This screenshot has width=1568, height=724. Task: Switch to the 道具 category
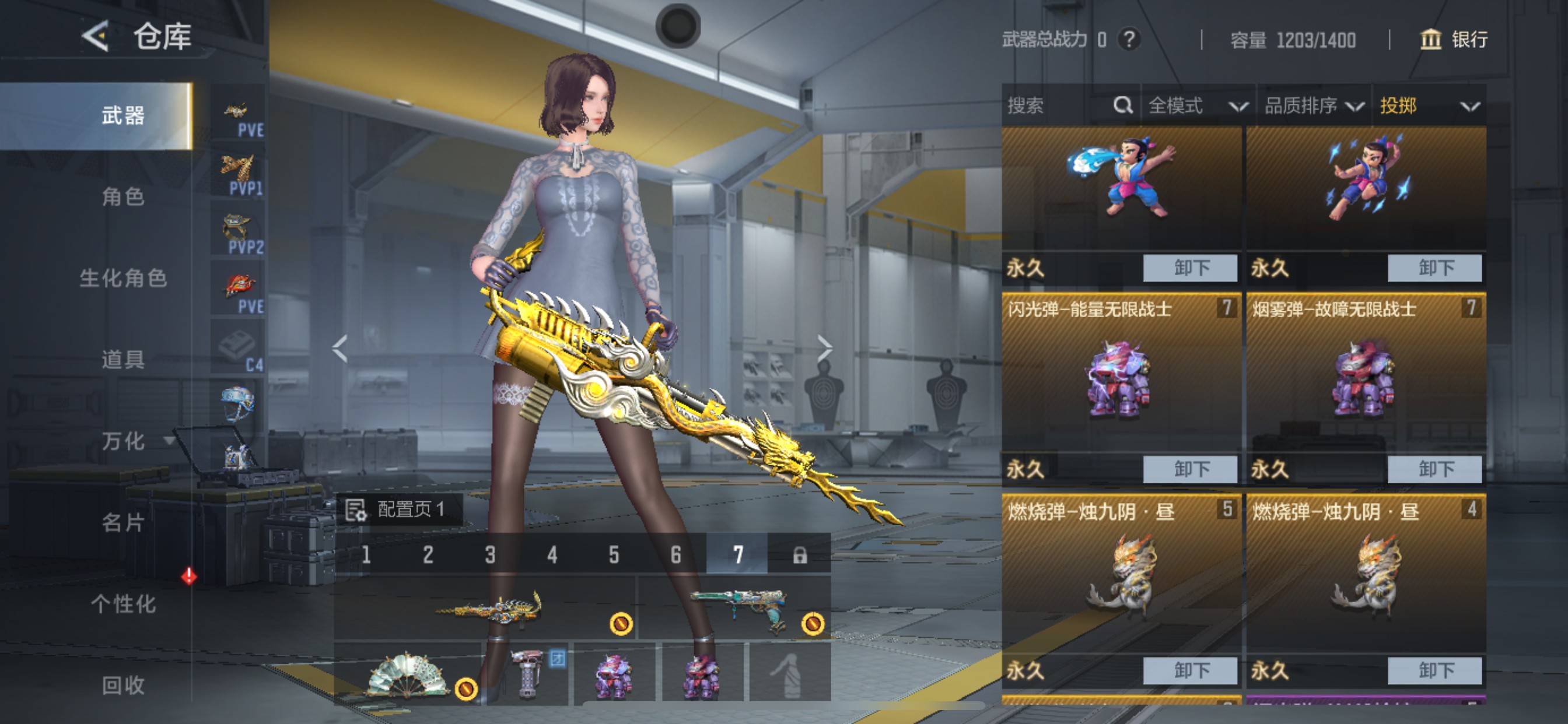(123, 360)
